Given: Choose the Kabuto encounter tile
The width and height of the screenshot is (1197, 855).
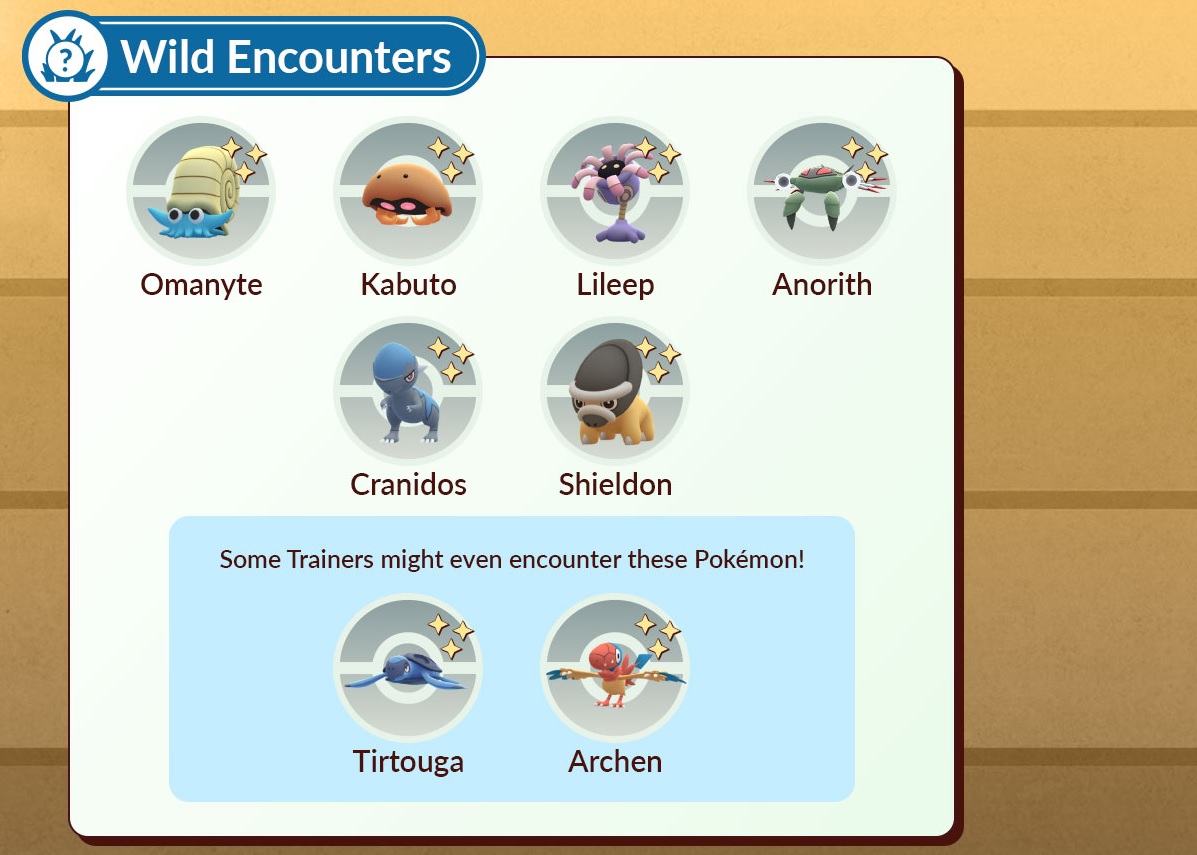Looking at the screenshot, I should pyautogui.click(x=408, y=192).
